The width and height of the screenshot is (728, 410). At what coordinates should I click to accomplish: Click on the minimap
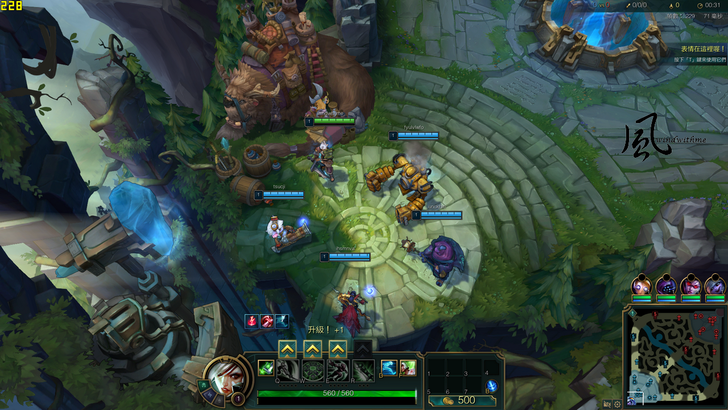[676, 356]
